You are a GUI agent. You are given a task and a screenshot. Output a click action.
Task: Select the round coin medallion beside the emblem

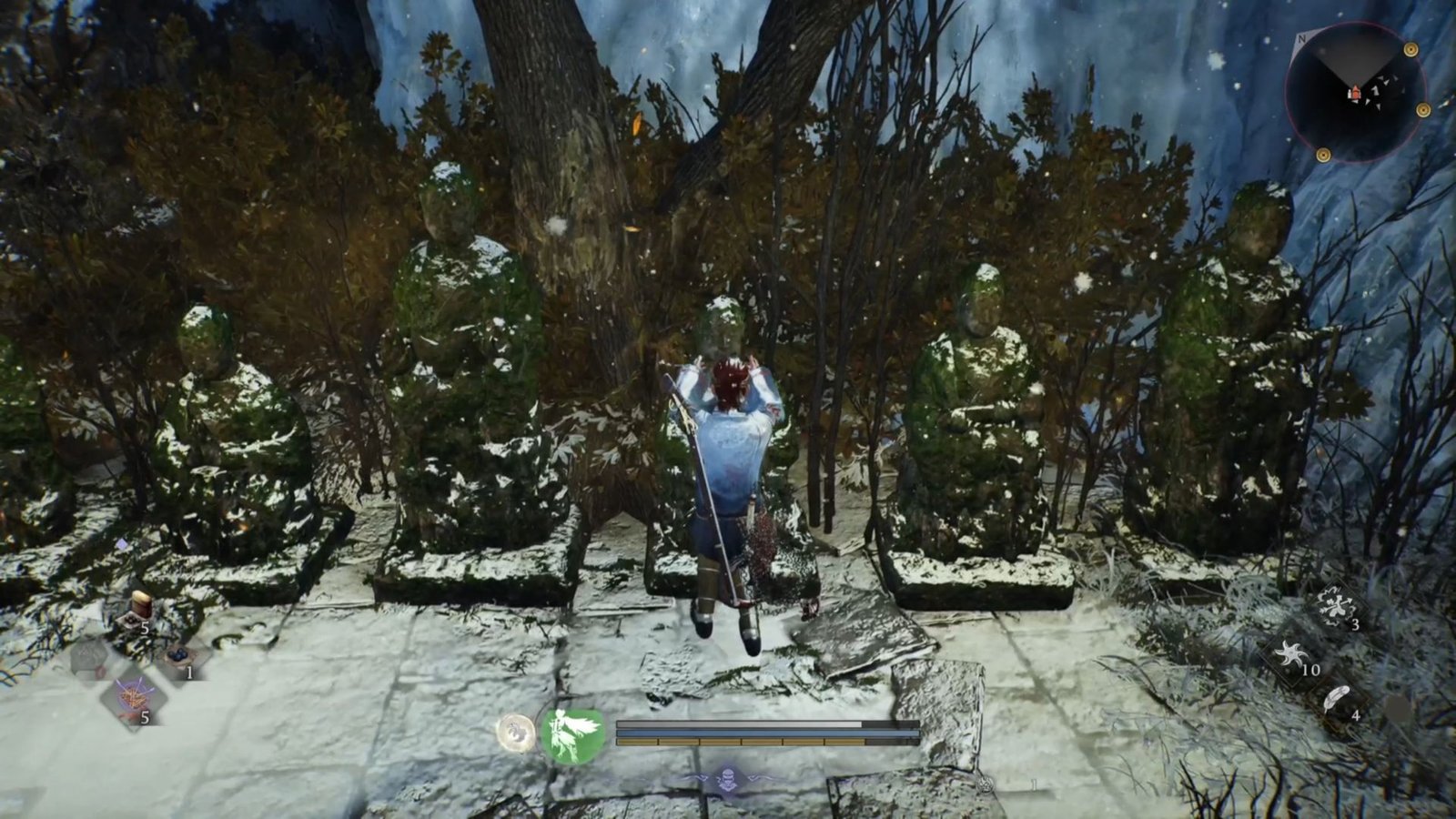(x=513, y=733)
